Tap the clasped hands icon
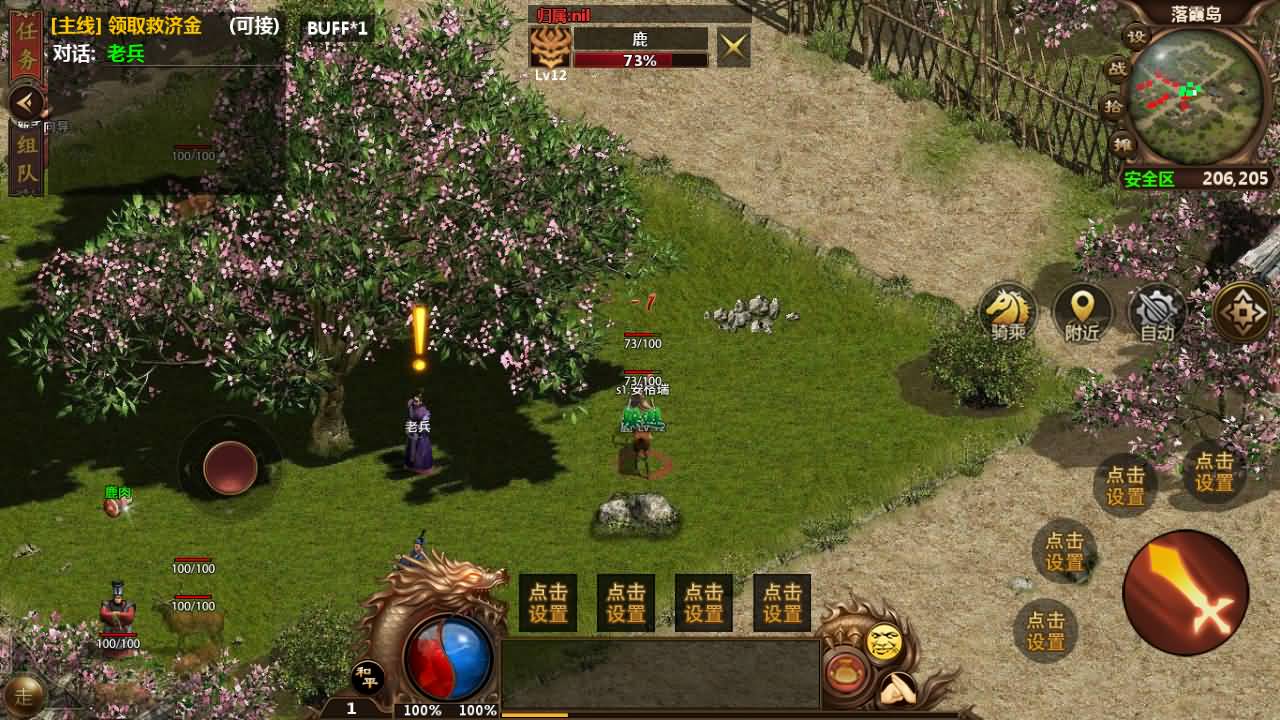 897,688
